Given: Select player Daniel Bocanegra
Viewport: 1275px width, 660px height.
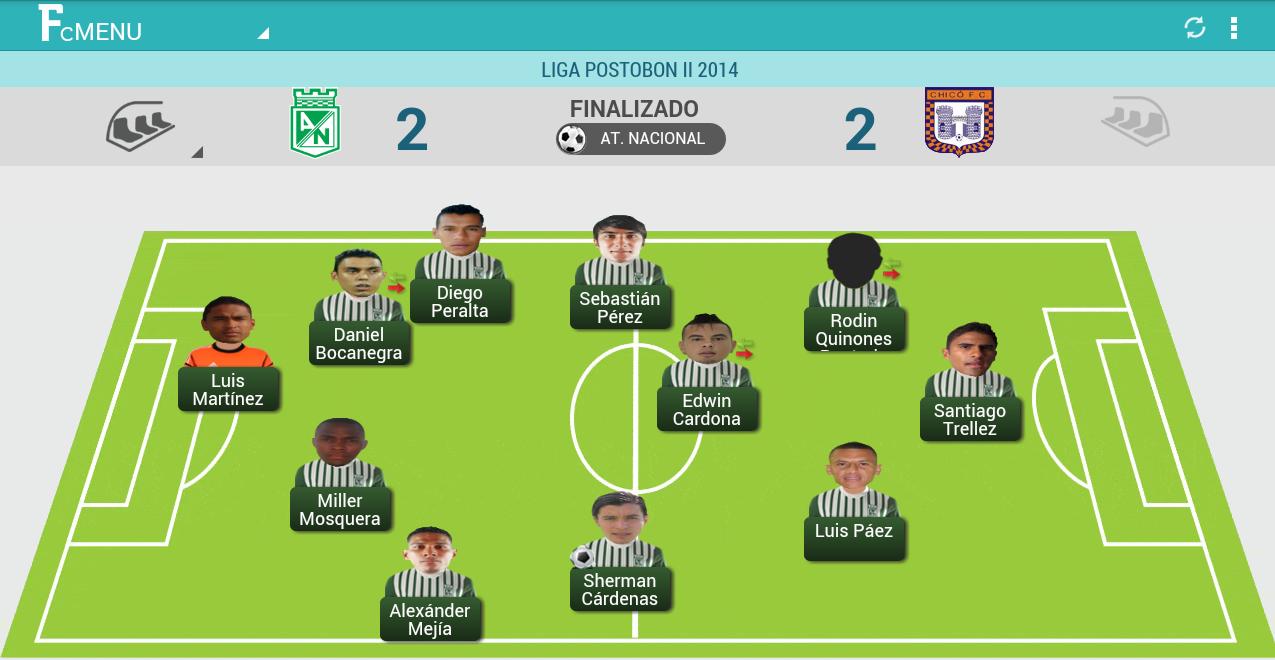Looking at the screenshot, I should click(x=359, y=343).
